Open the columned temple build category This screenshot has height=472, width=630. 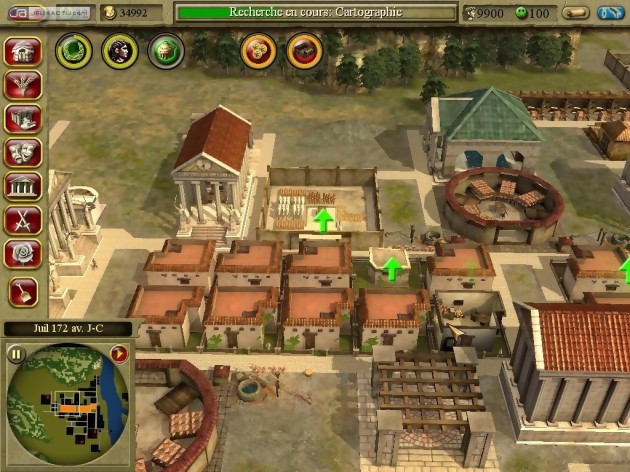[22, 186]
